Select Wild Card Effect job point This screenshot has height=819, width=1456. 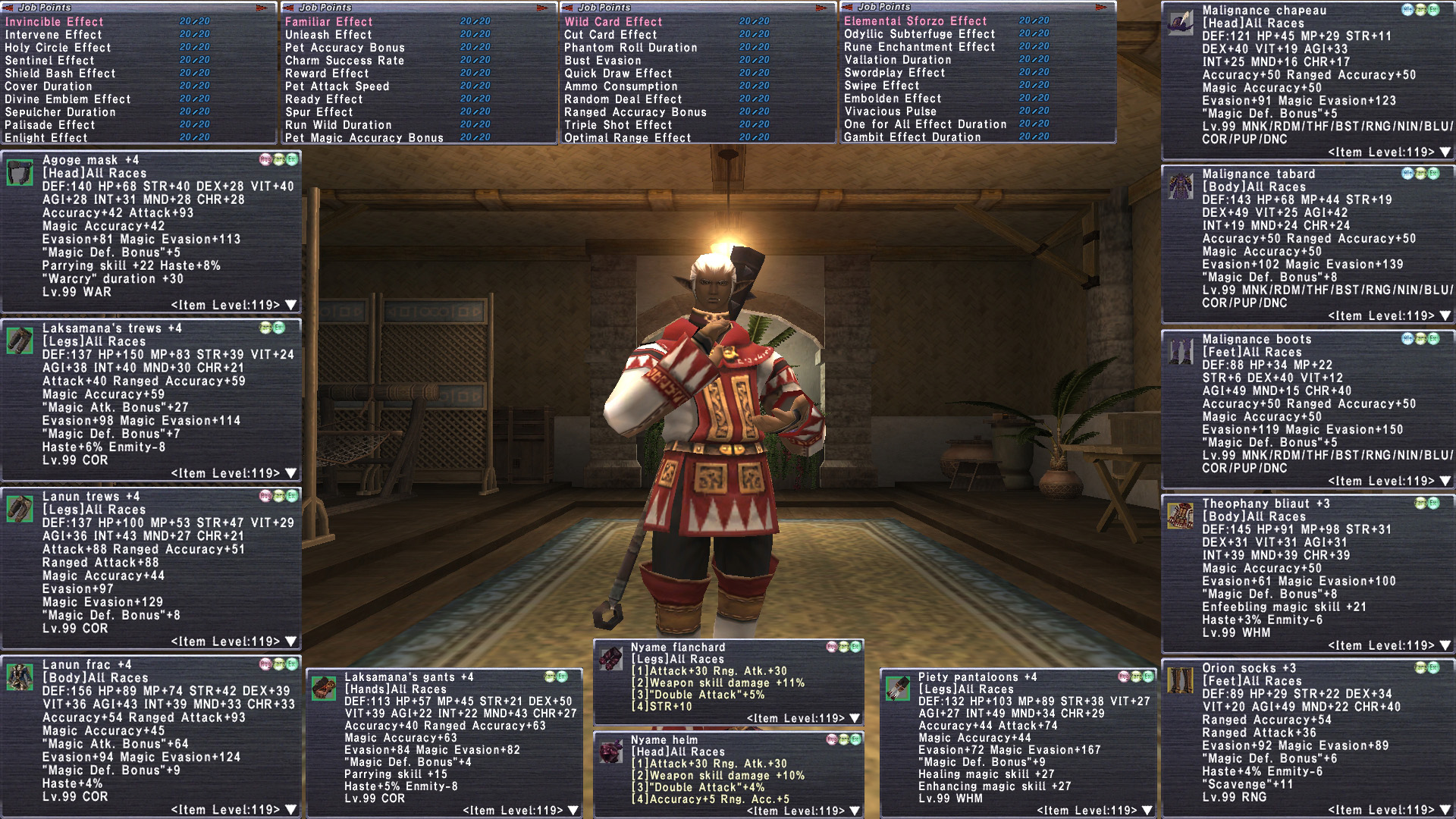click(x=613, y=22)
